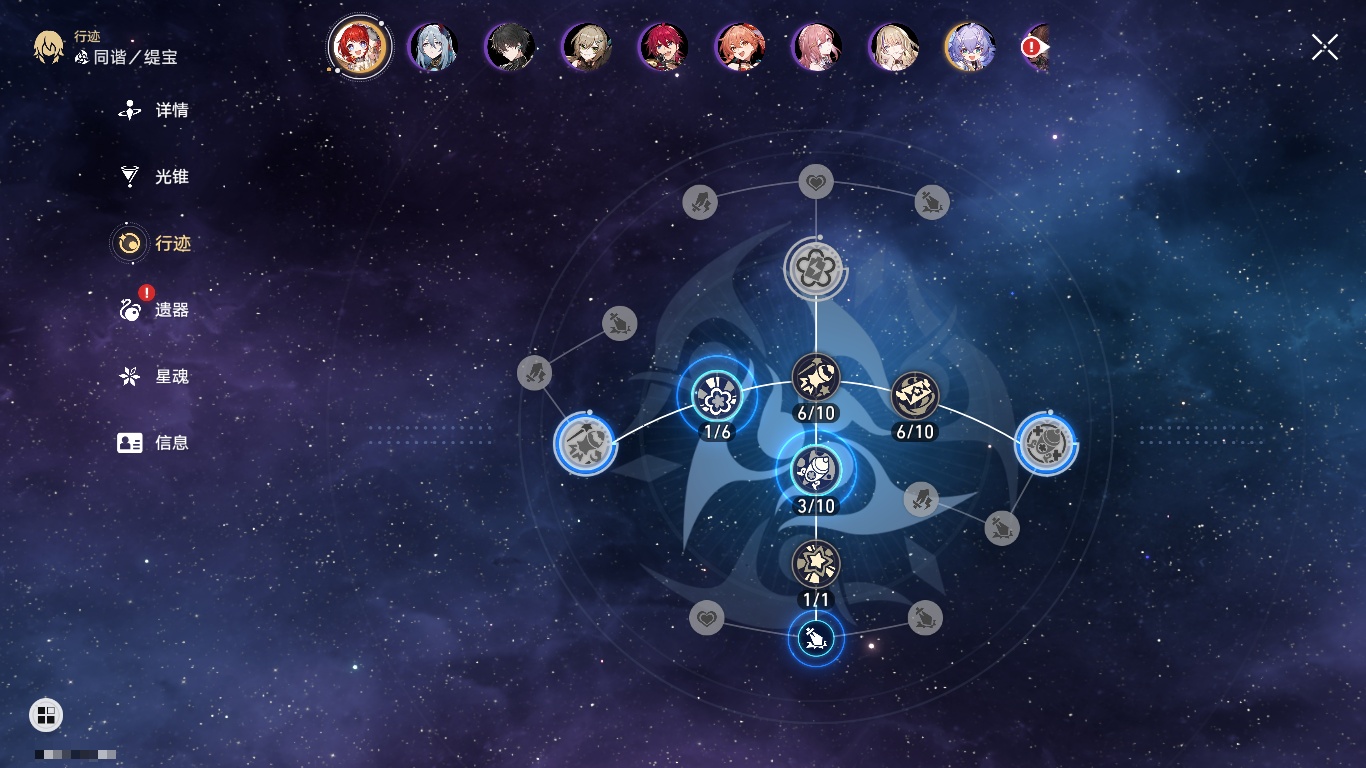Screen dimensions: 1366x768
Task: Inspect the star trace node labeled 1/1
Action: tap(816, 564)
